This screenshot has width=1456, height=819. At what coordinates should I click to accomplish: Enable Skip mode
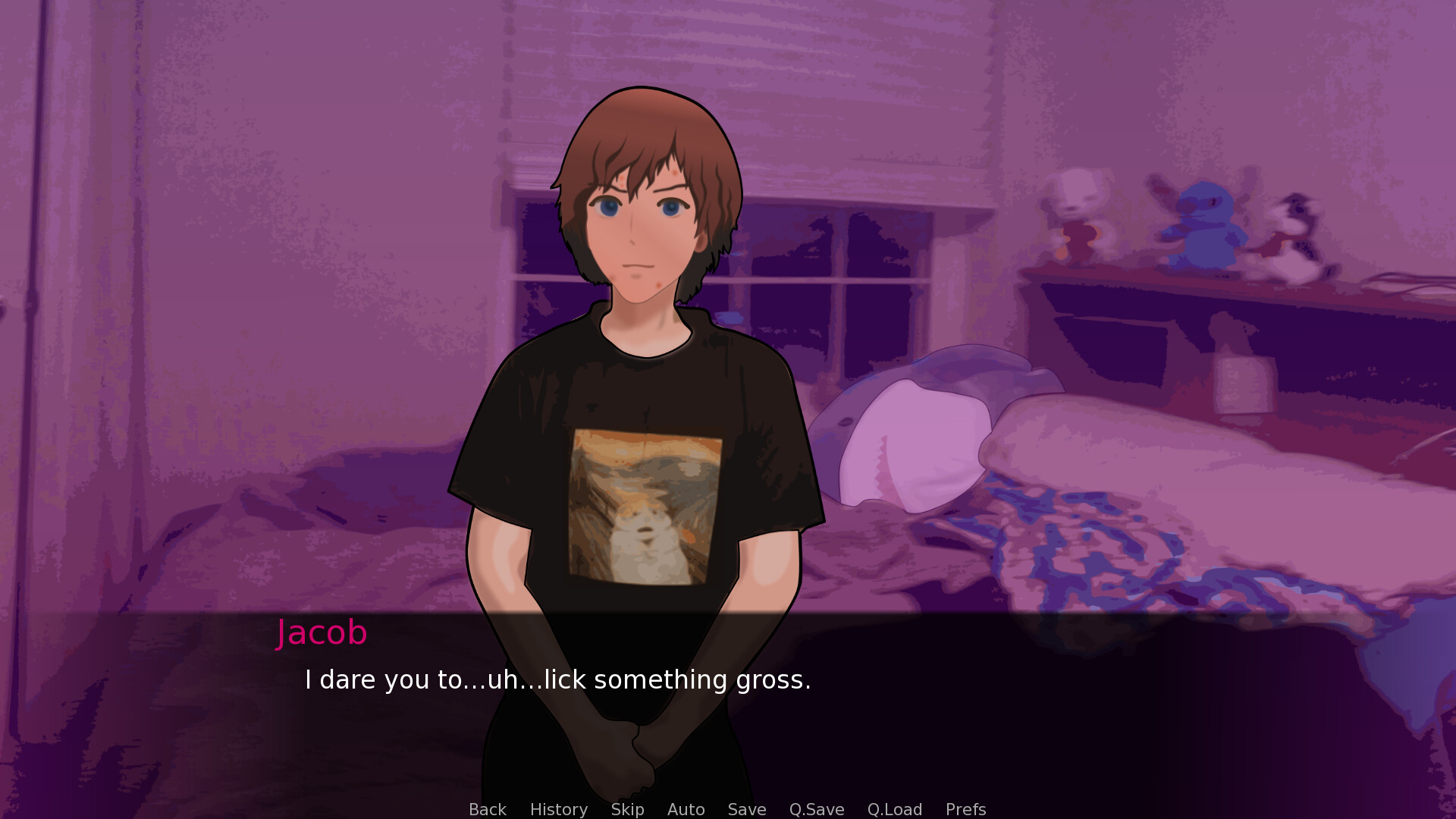[x=627, y=809]
